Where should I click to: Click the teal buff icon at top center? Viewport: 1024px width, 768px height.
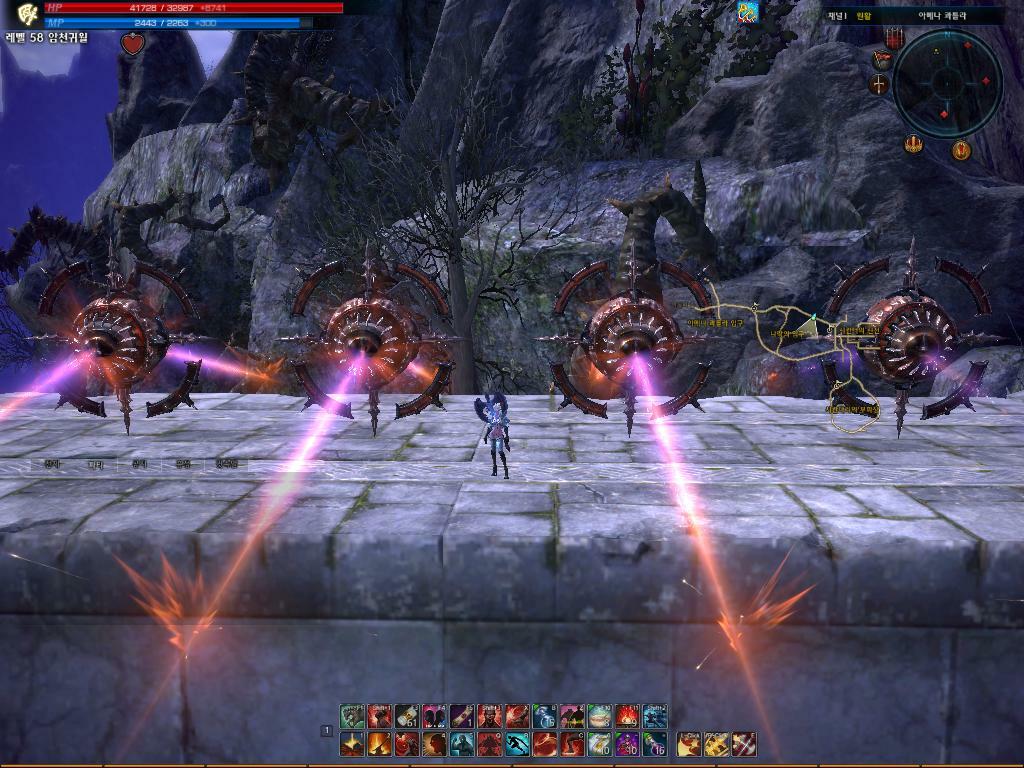(x=747, y=12)
